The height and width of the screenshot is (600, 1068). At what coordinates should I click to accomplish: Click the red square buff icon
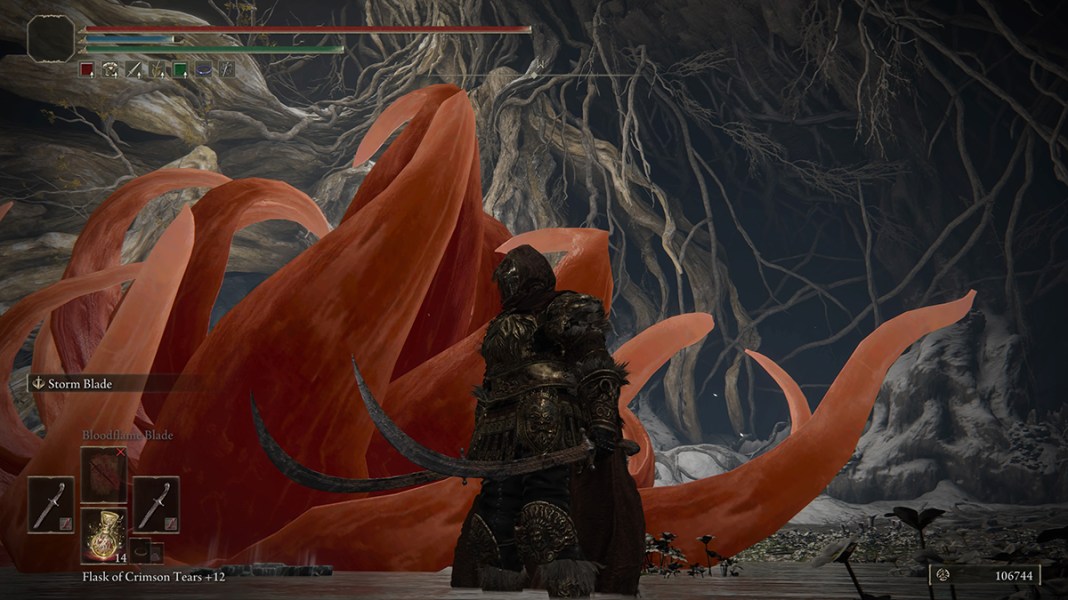(x=87, y=69)
